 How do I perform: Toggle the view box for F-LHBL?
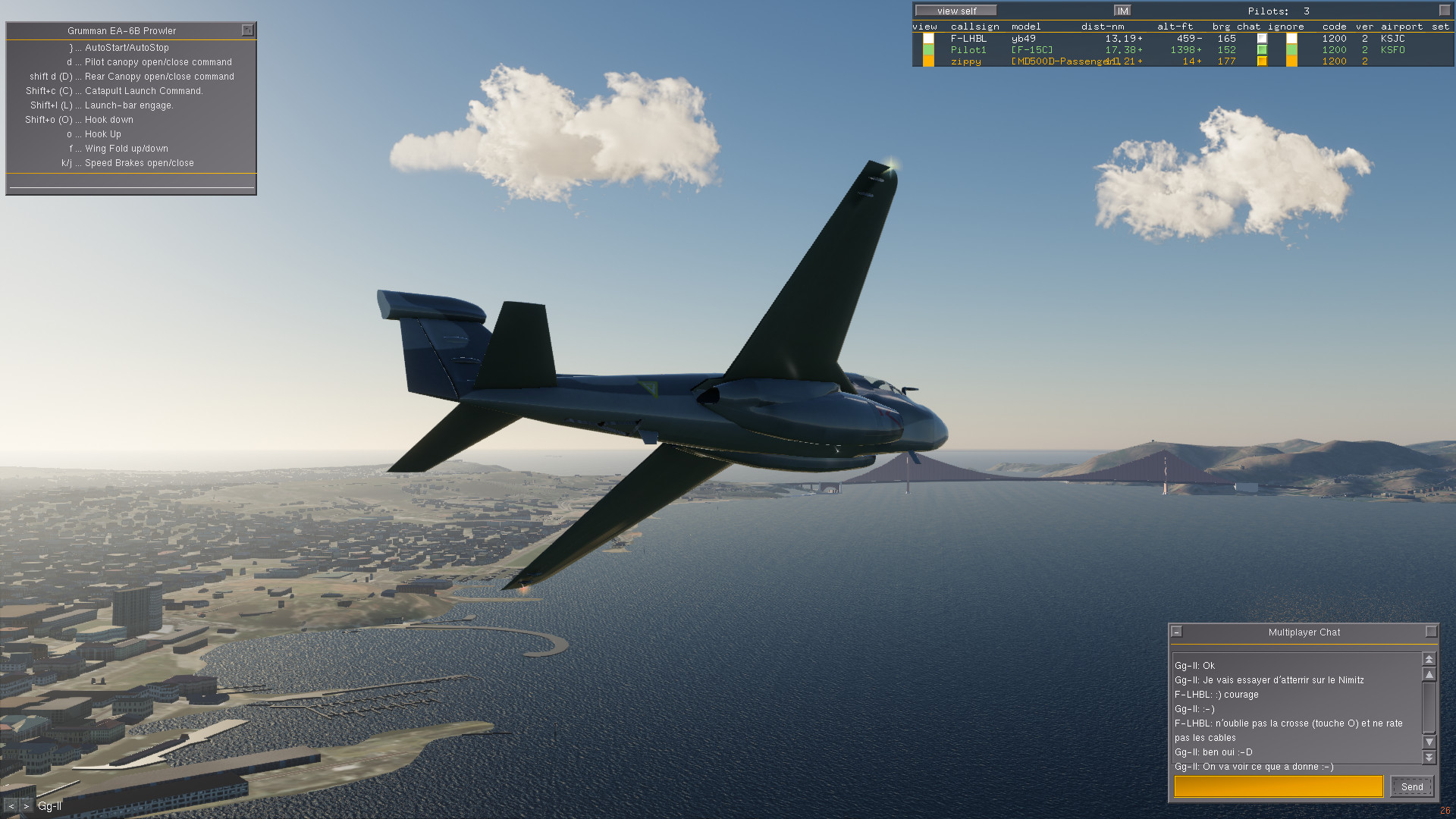pyautogui.click(x=928, y=39)
